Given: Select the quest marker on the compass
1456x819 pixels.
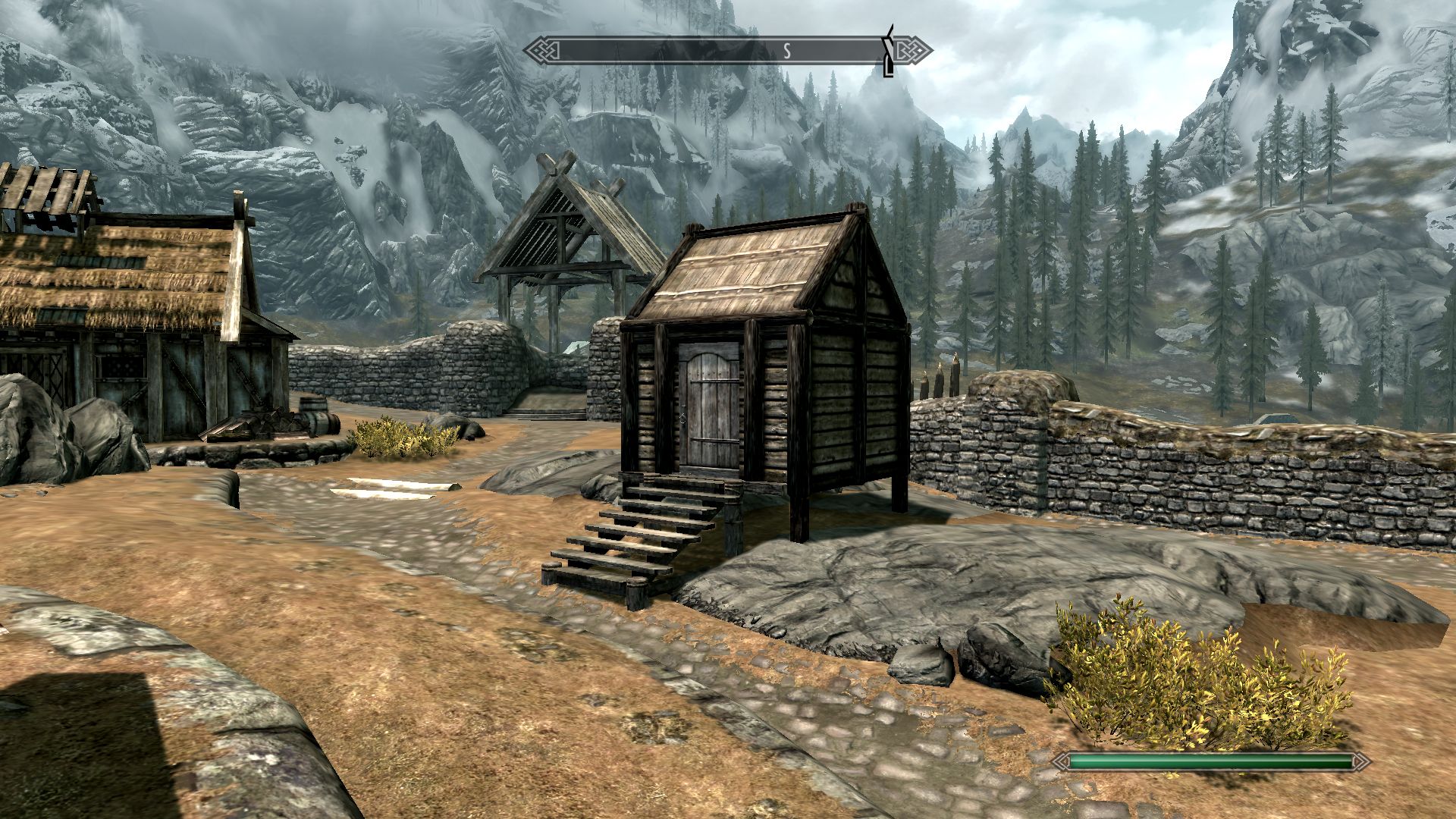Looking at the screenshot, I should pos(889,51).
